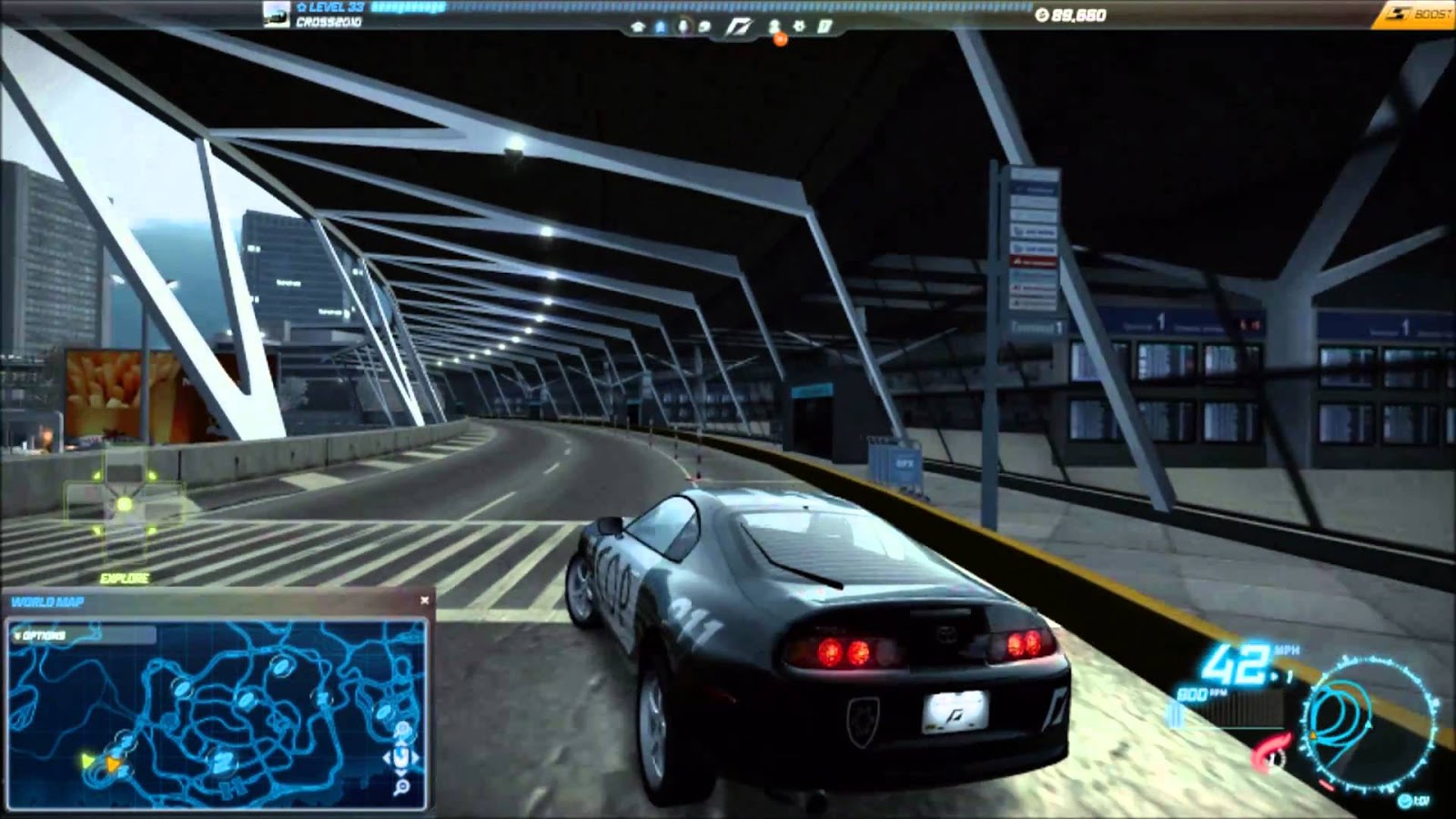1456x819 pixels.
Task: Select the blue news bell icon
Action: [660, 27]
